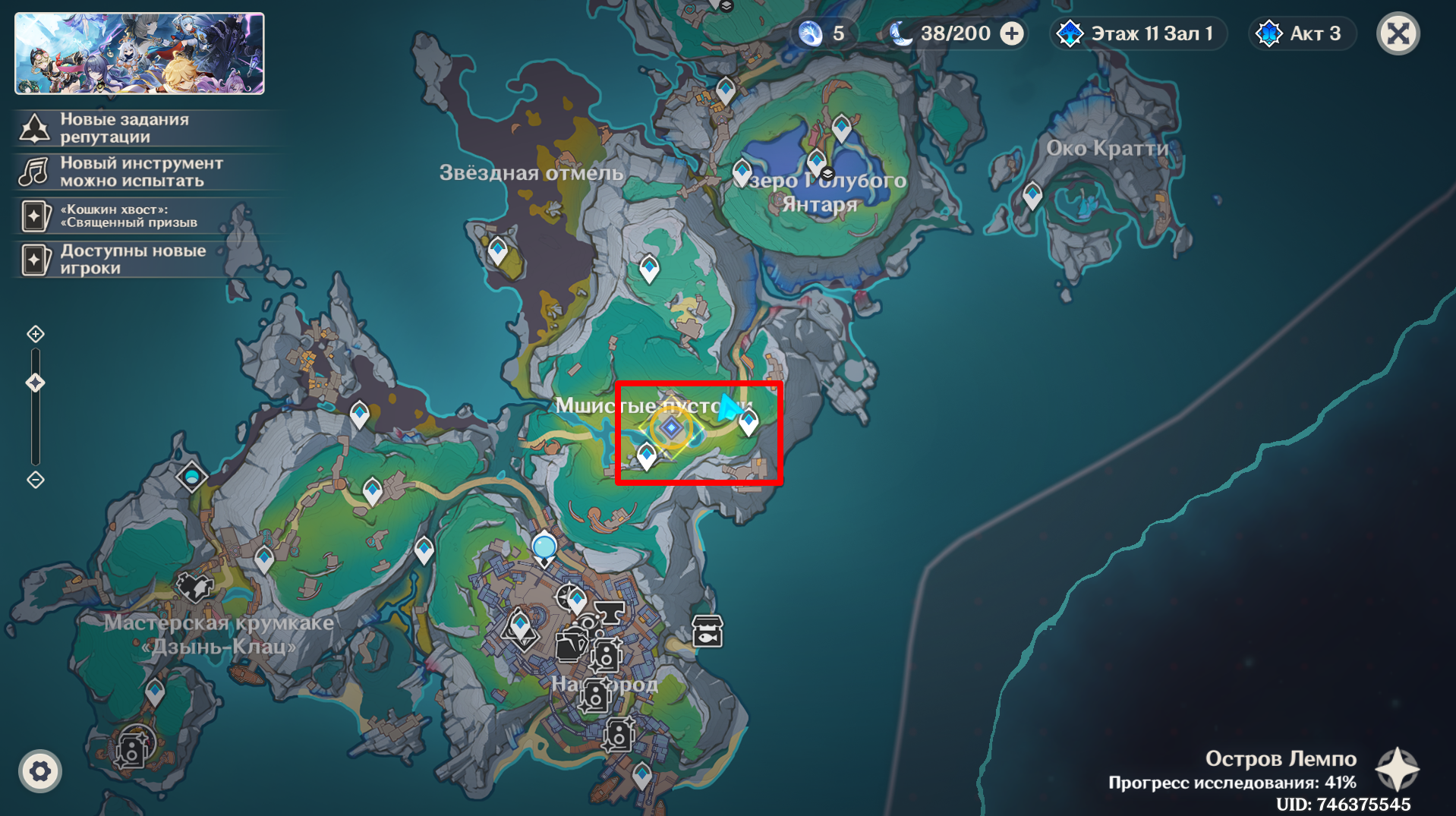Select the teleport waypoint near Око Кратти
Screen dimensions: 1456x816
[1032, 196]
